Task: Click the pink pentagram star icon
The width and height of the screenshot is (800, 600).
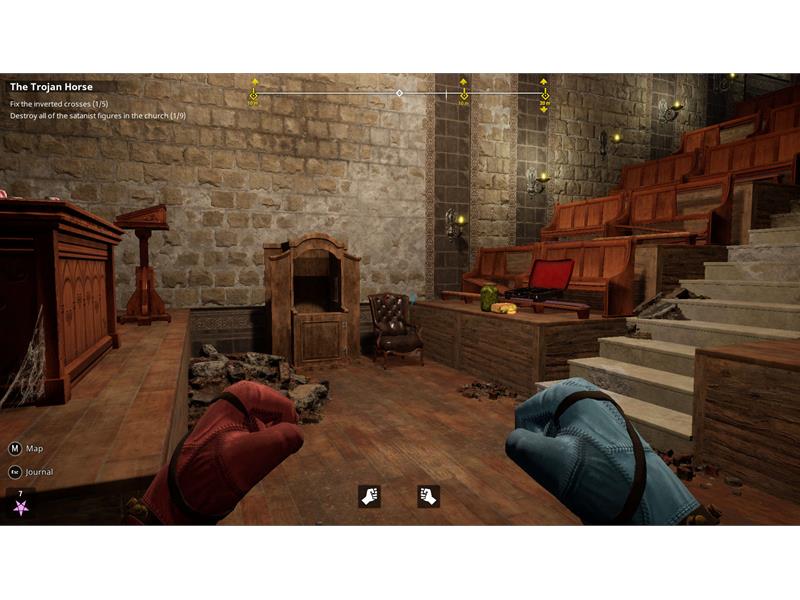Action: click(21, 507)
